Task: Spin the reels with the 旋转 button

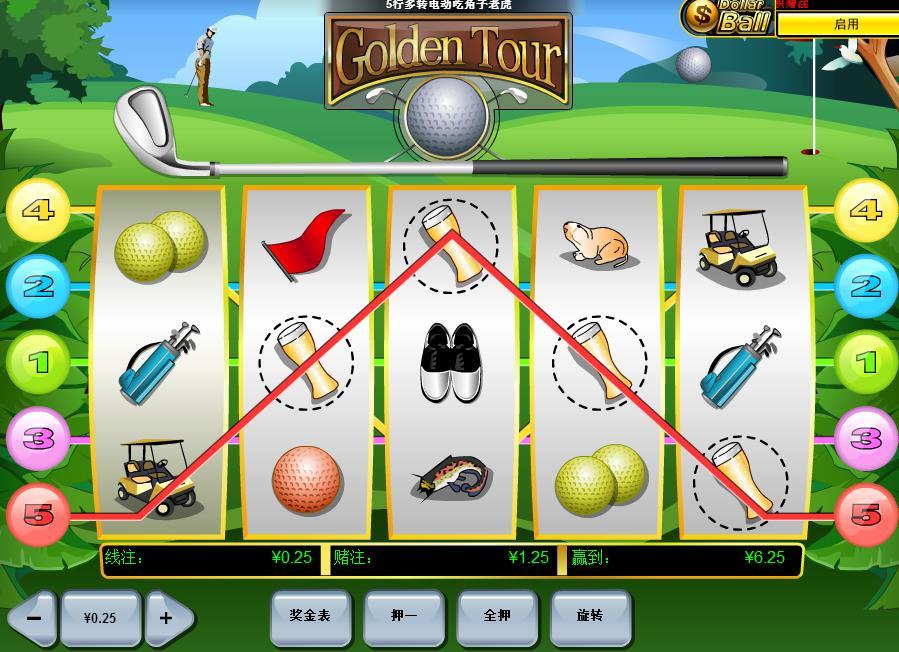Action: [x=590, y=616]
